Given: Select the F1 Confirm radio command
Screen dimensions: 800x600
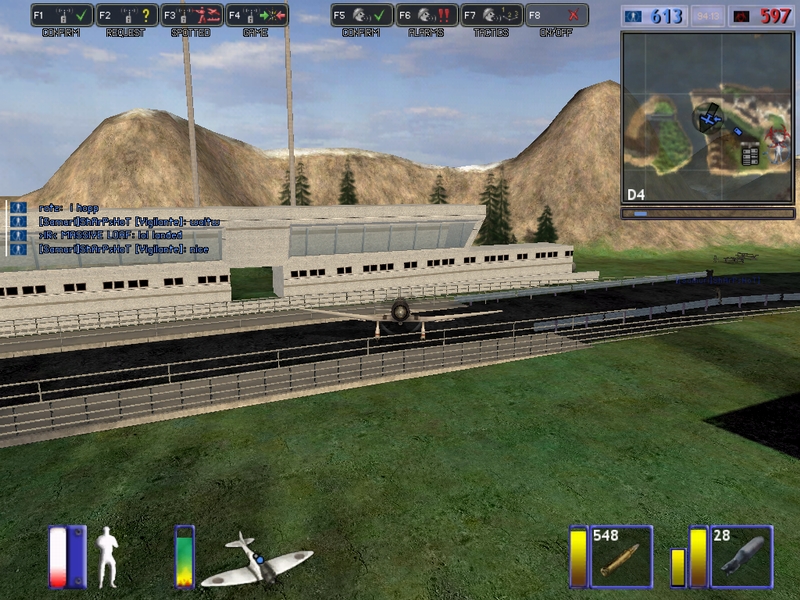Looking at the screenshot, I should tap(61, 15).
